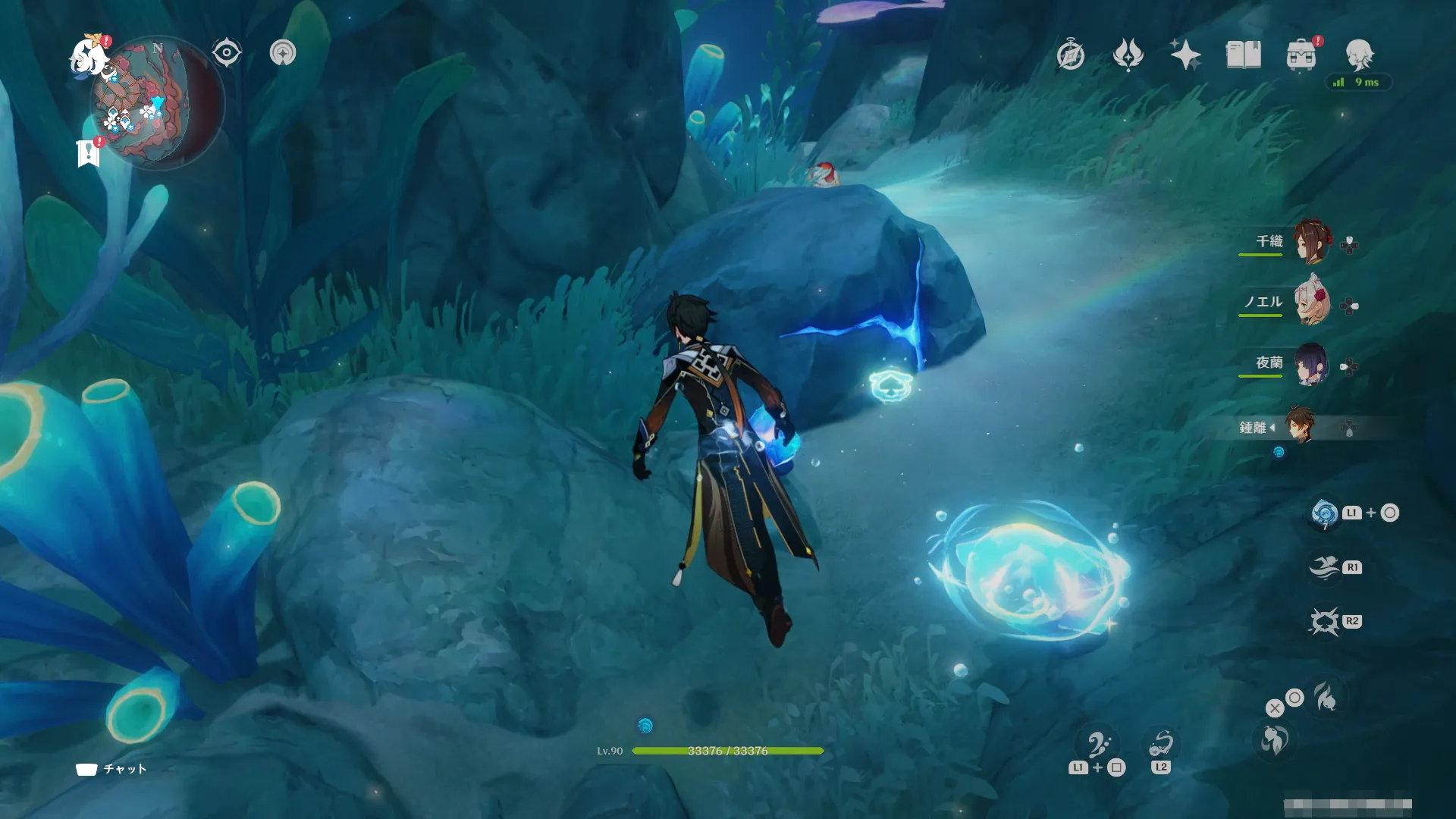1456x819 pixels.
Task: Open the Paimon menu icon
Action: (x=89, y=56)
